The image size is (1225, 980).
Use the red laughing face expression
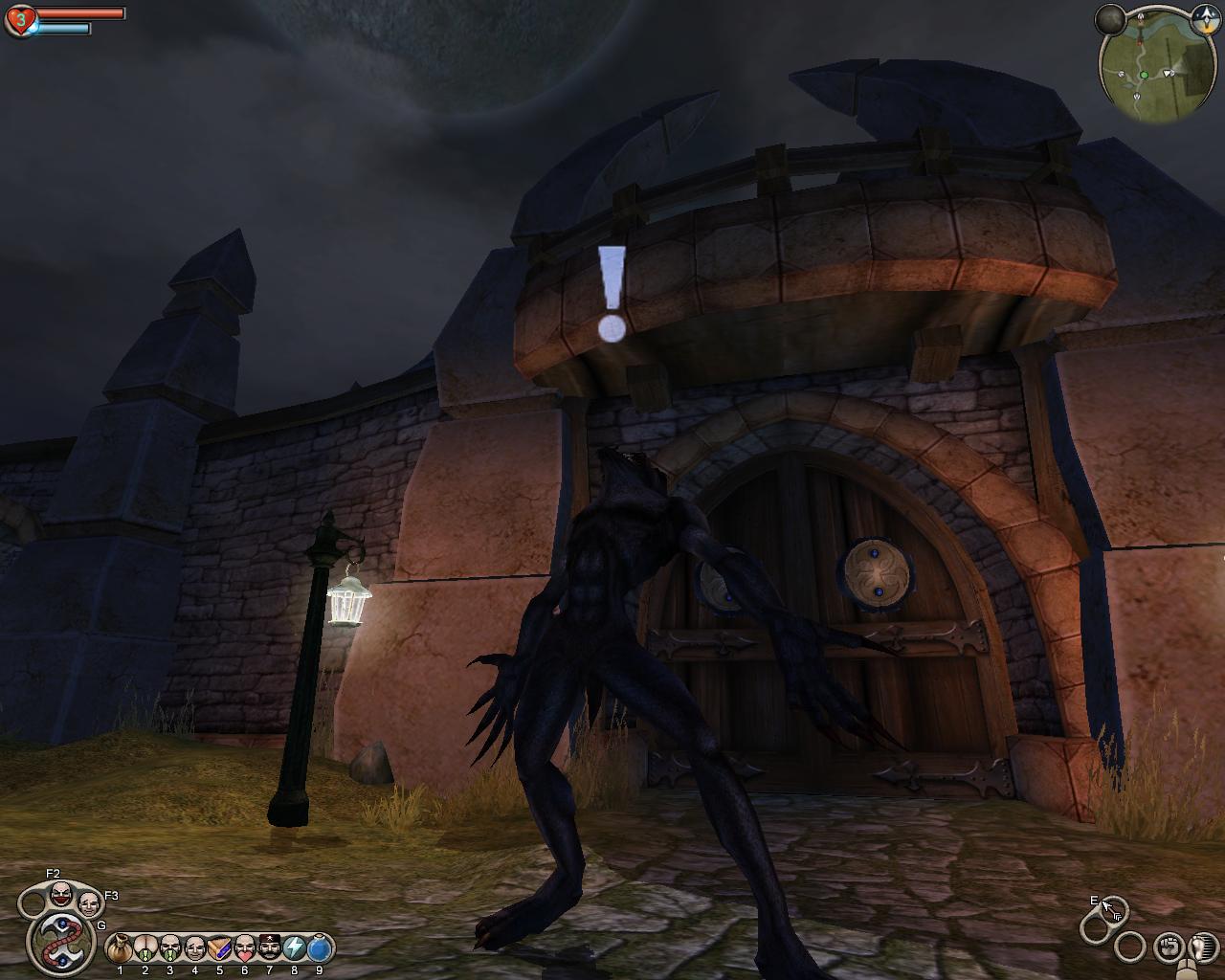pyautogui.click(x=61, y=894)
